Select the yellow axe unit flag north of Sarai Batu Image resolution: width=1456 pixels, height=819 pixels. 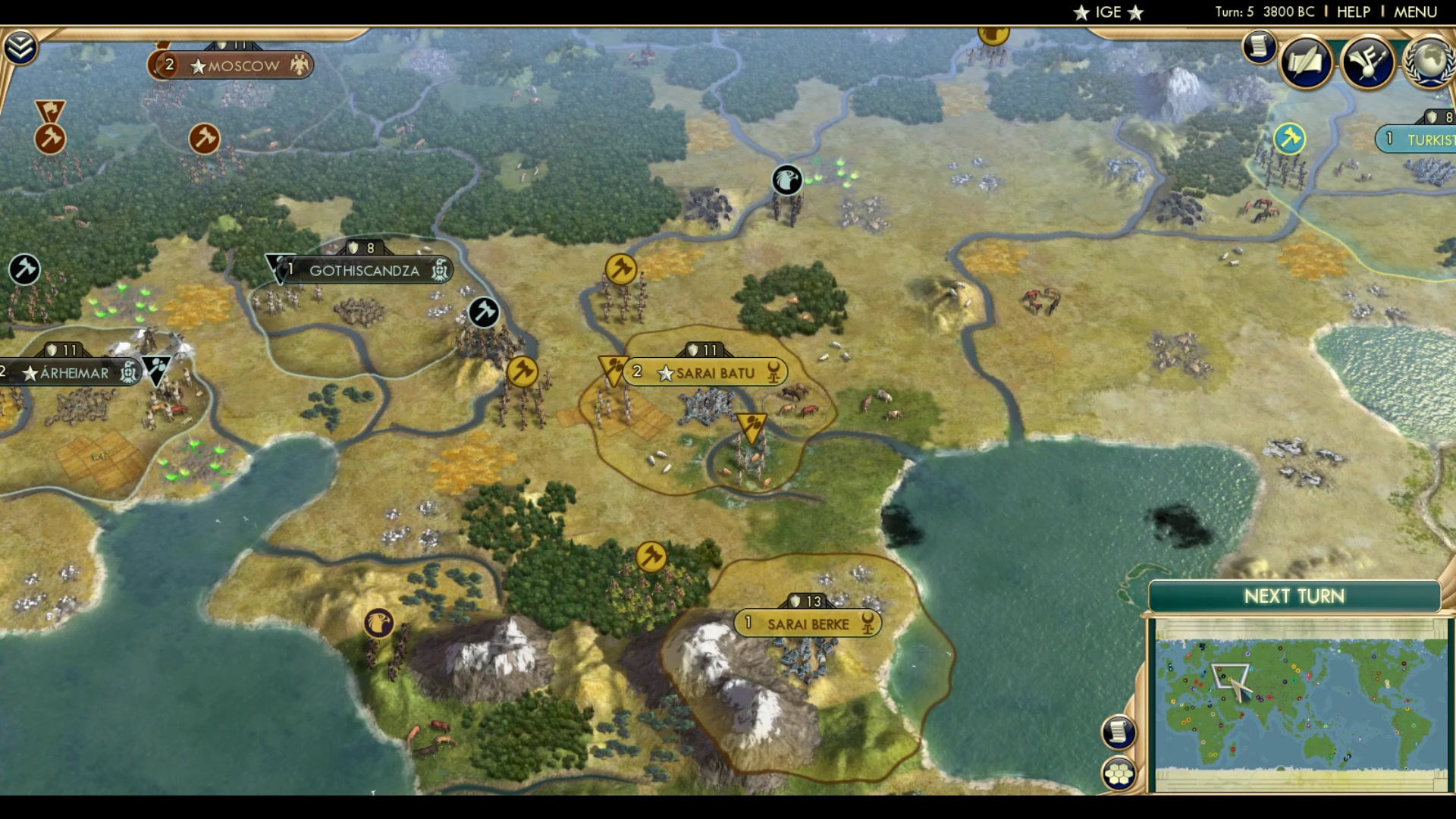[x=621, y=270]
